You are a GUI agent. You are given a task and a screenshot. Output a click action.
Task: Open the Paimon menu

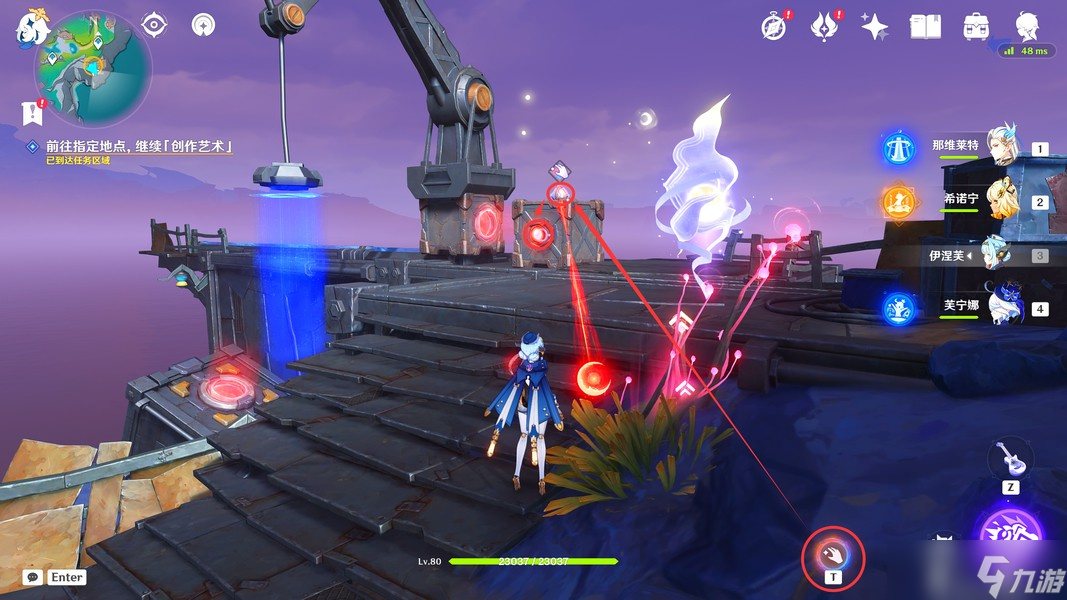pyautogui.click(x=30, y=28)
